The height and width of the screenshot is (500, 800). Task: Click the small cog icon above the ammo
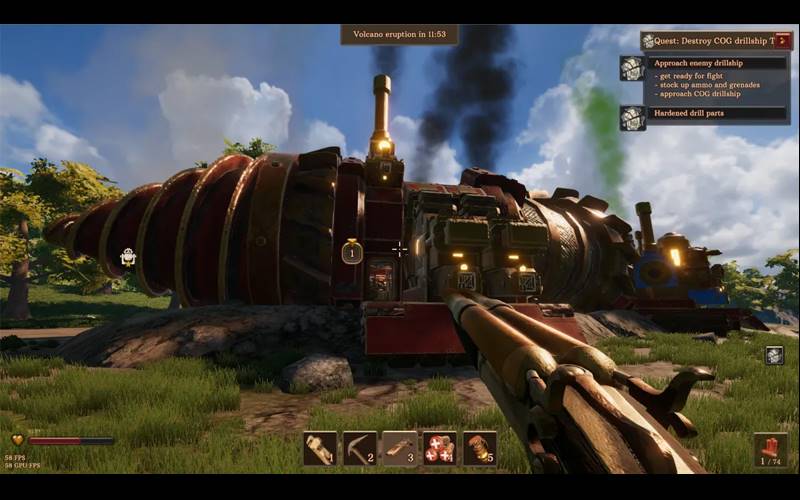774,355
